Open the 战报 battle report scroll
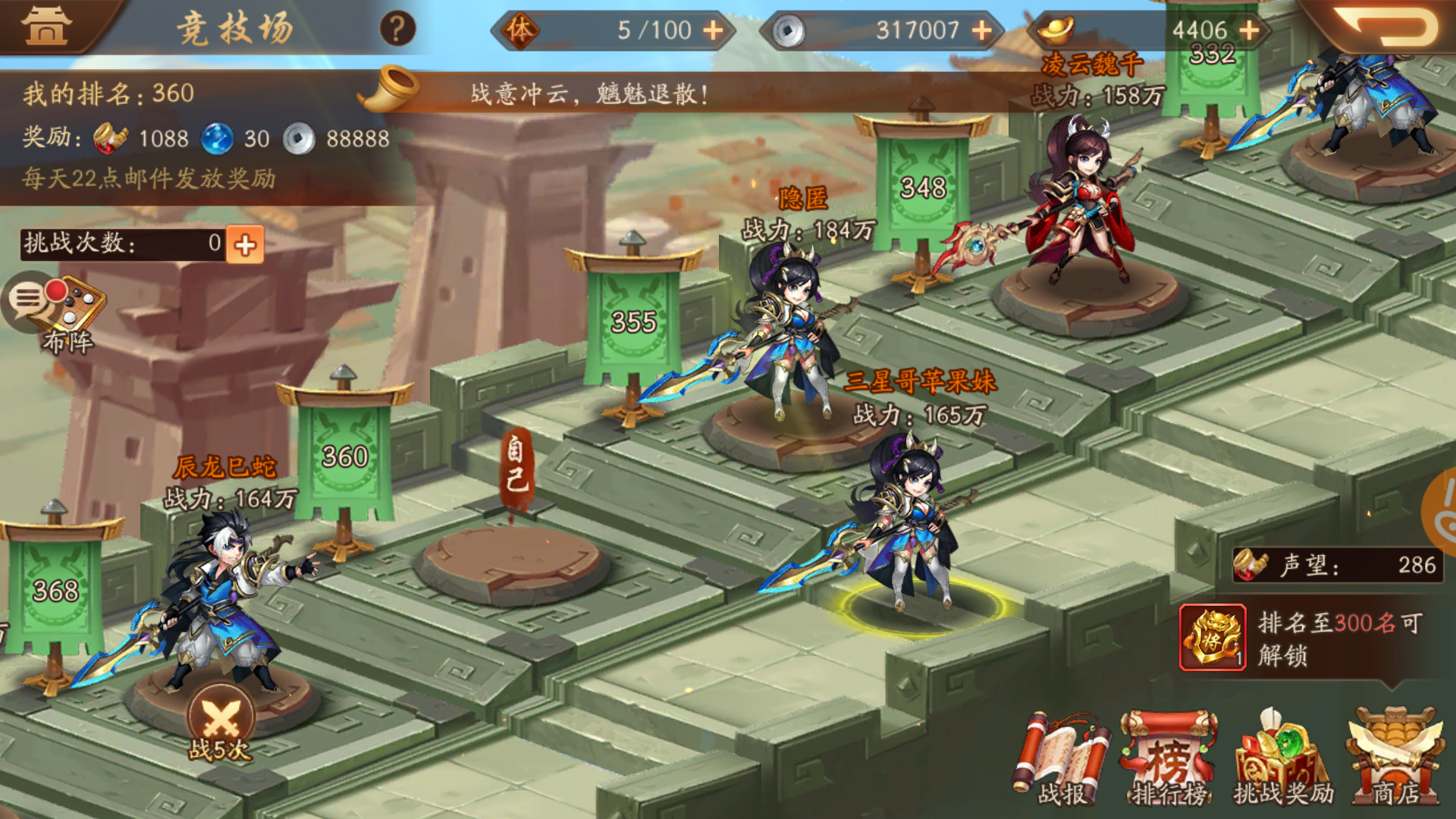Screen dimensions: 1456x819 pyautogui.click(x=1062, y=758)
